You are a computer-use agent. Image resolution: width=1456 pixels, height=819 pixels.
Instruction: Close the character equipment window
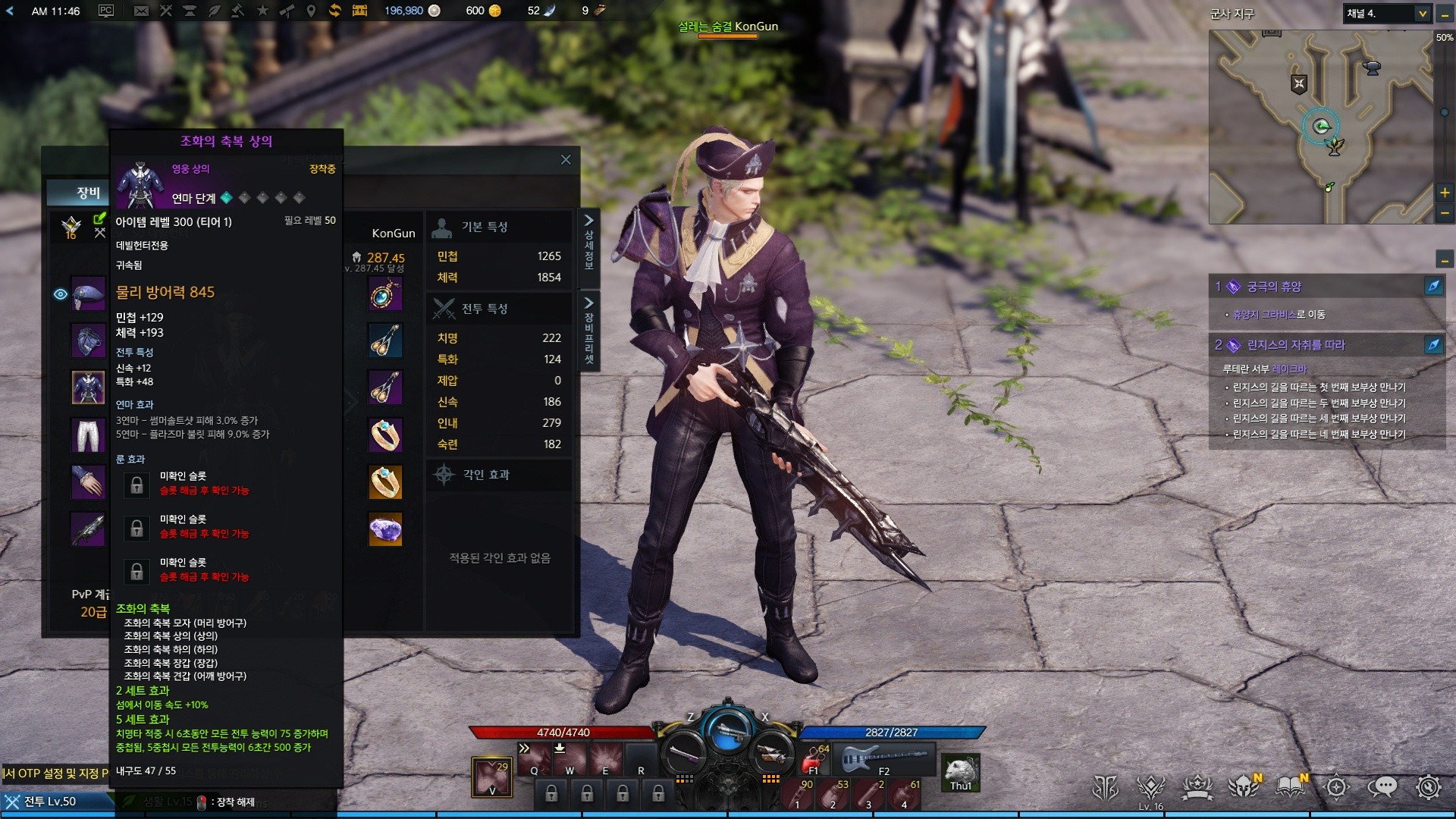(566, 159)
